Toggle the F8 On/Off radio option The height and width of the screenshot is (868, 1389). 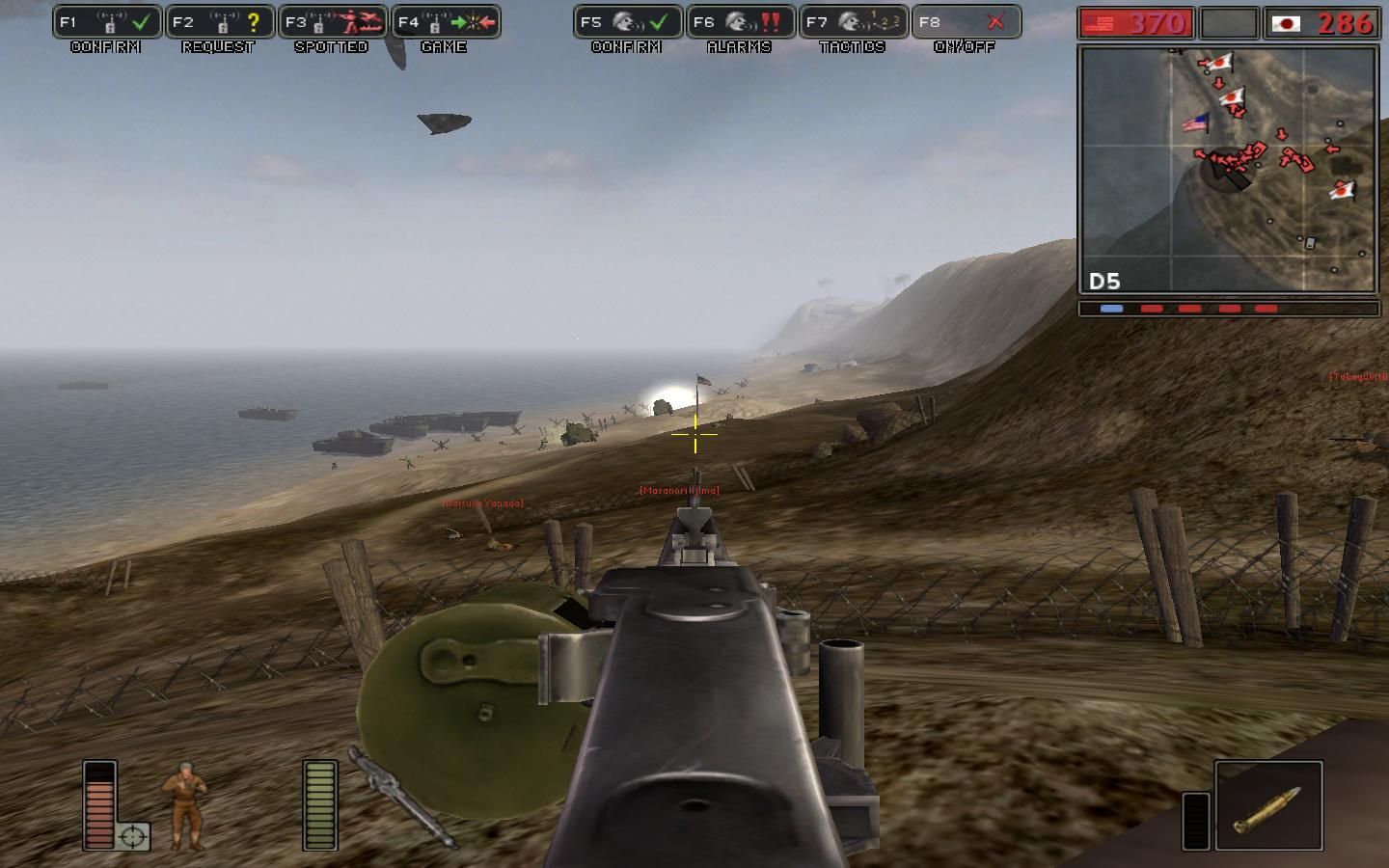966,22
